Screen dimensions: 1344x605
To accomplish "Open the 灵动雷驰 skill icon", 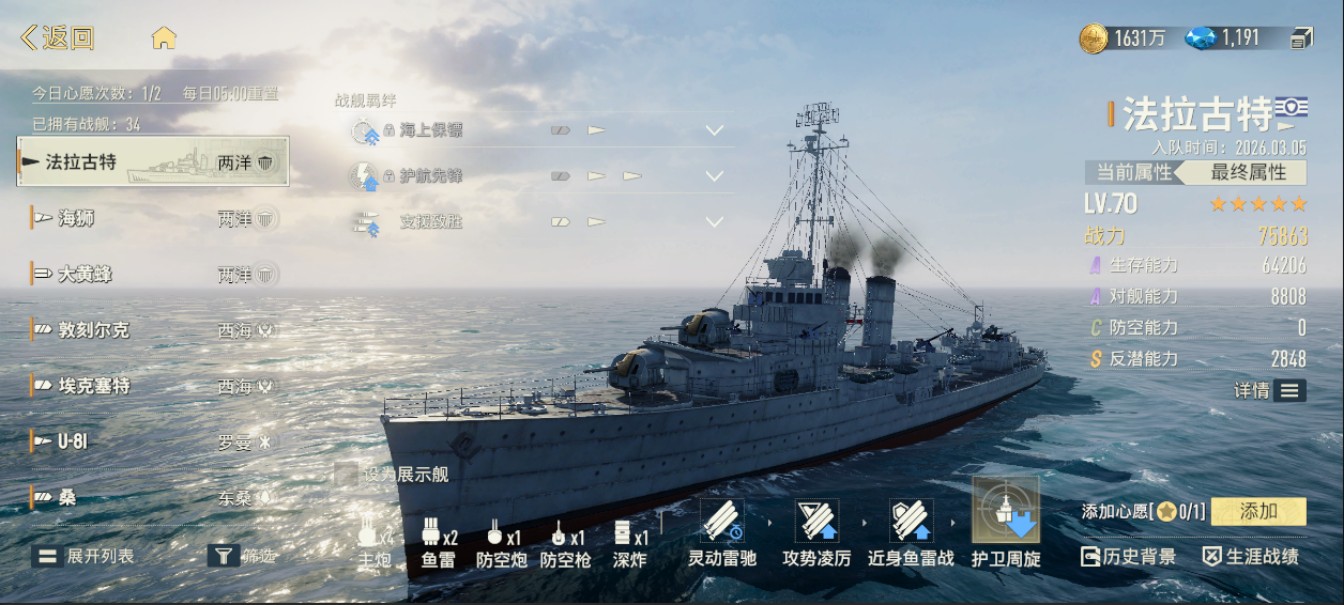I will tap(721, 521).
